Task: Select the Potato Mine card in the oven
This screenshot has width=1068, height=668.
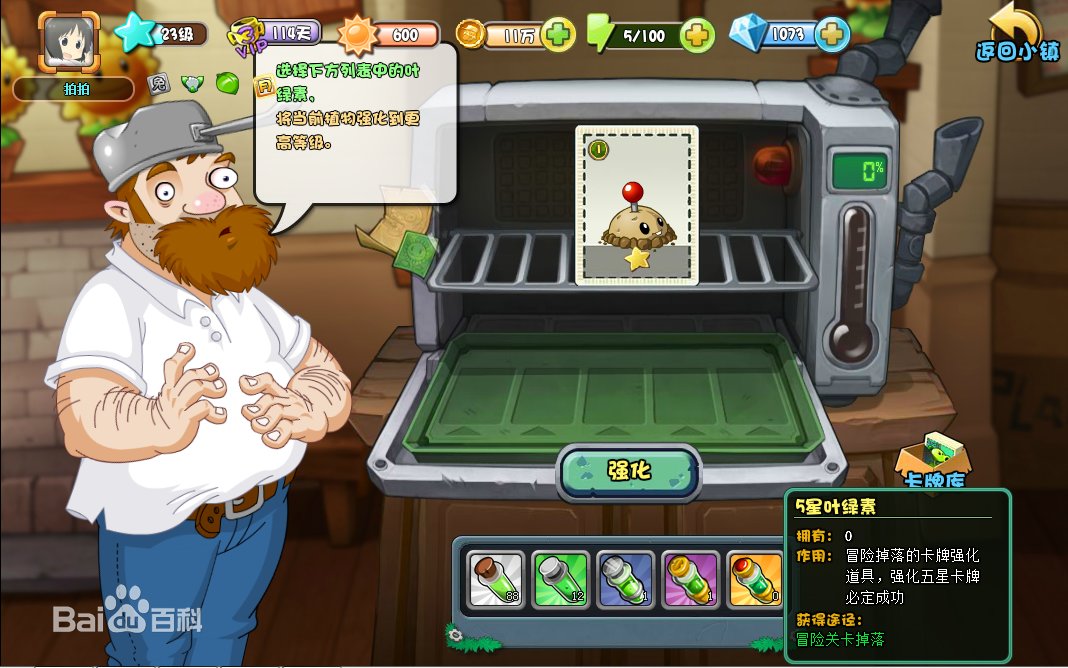Action: pos(636,205)
